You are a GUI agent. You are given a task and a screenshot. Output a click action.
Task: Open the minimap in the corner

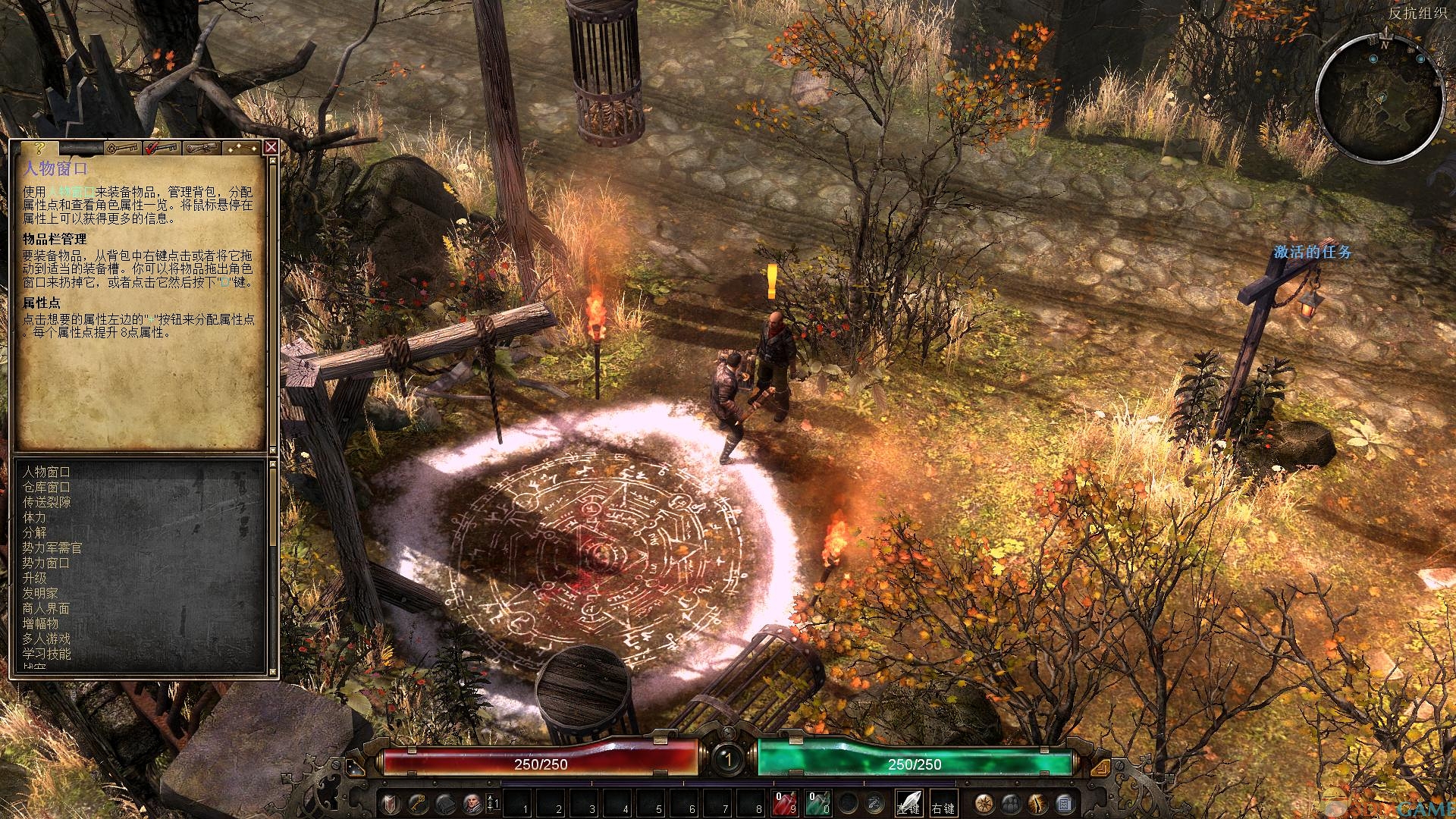(1379, 99)
